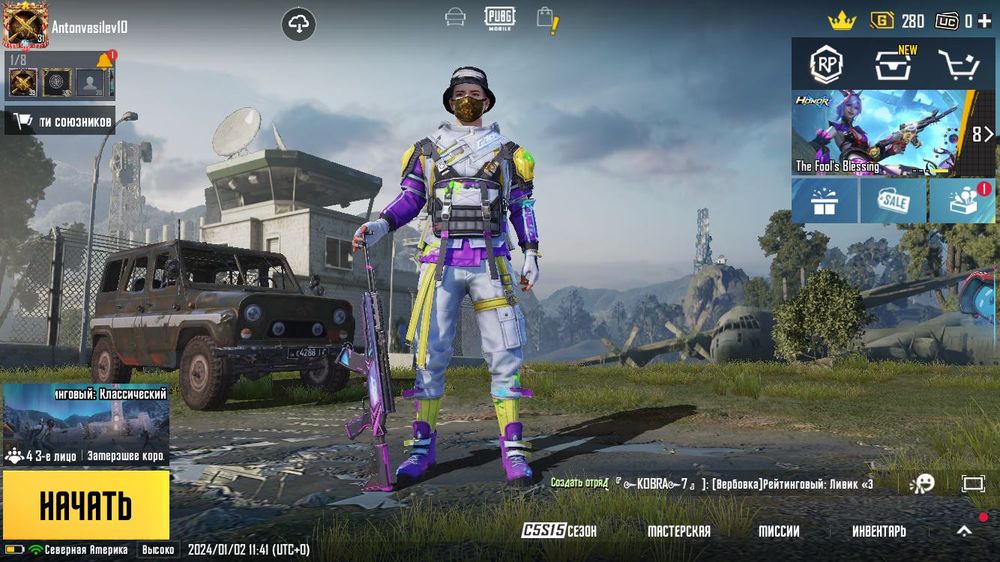
Task: Start the match with the yellow НАЧАТЬ button
Action: click(86, 505)
